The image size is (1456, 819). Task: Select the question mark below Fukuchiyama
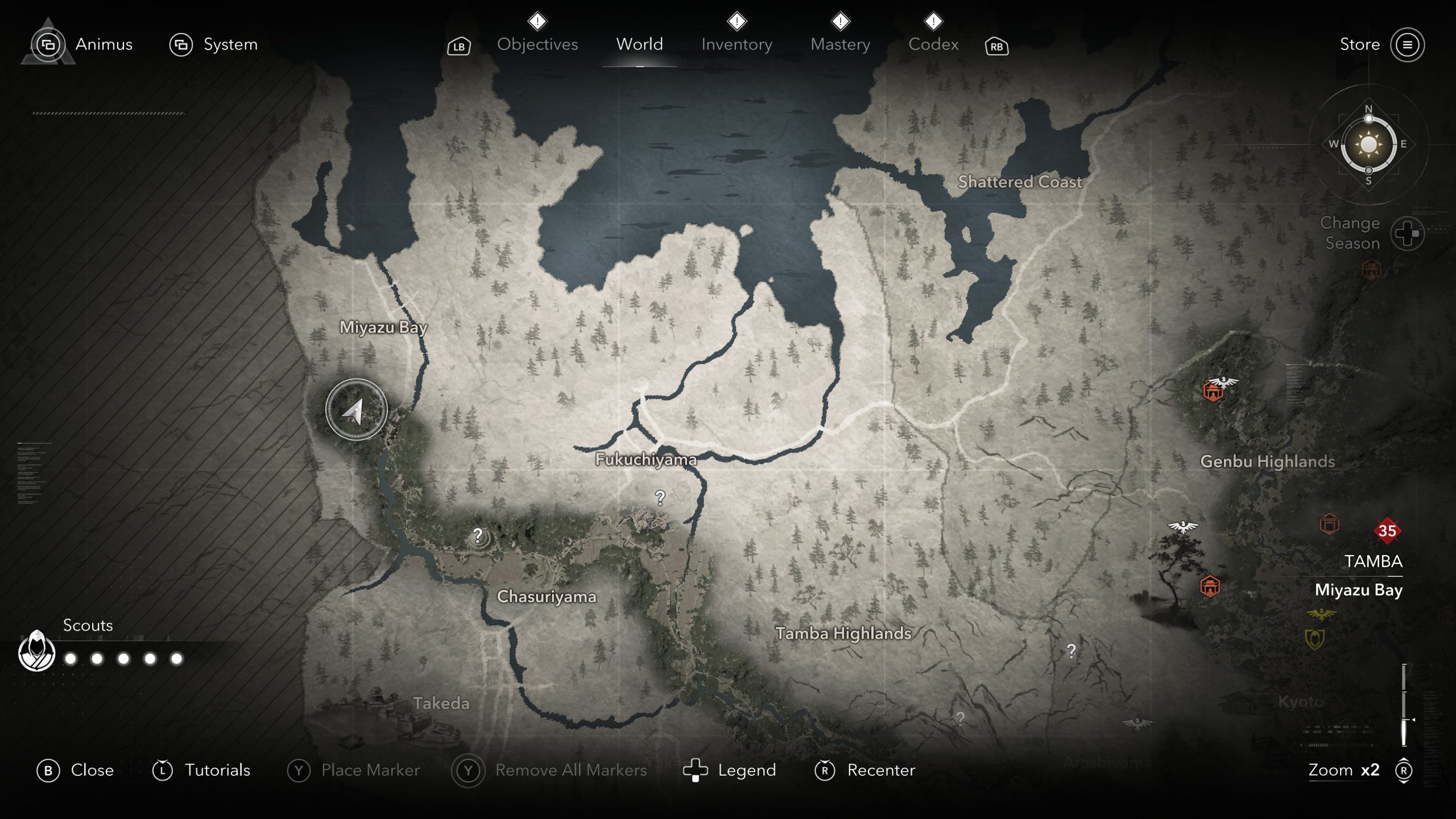click(x=660, y=498)
